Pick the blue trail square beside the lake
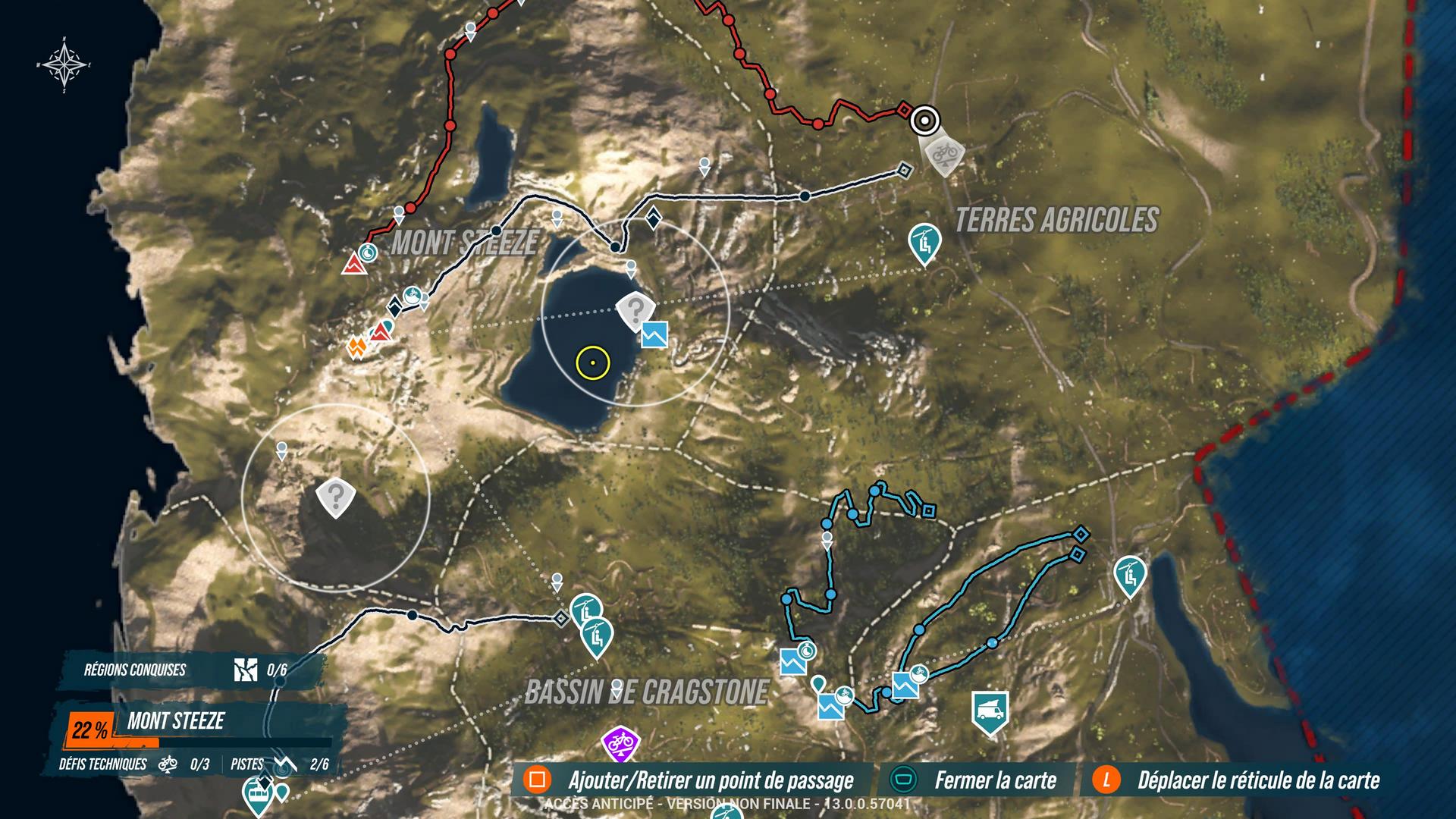This screenshot has width=1456, height=819. pos(654,334)
